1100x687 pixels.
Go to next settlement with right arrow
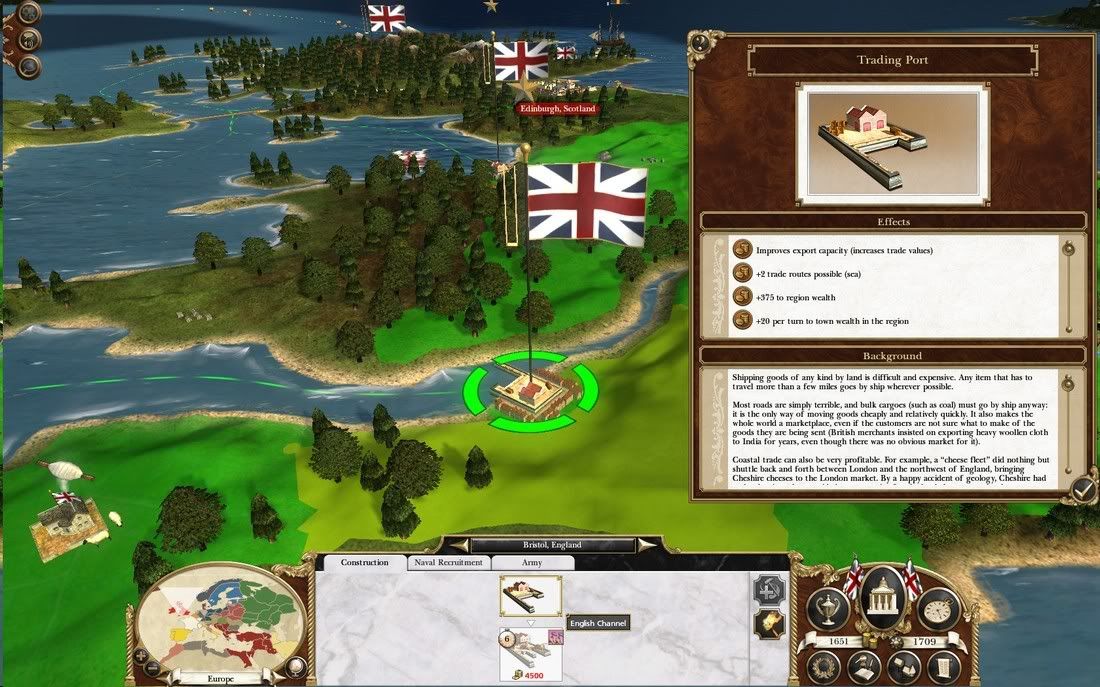tap(648, 545)
